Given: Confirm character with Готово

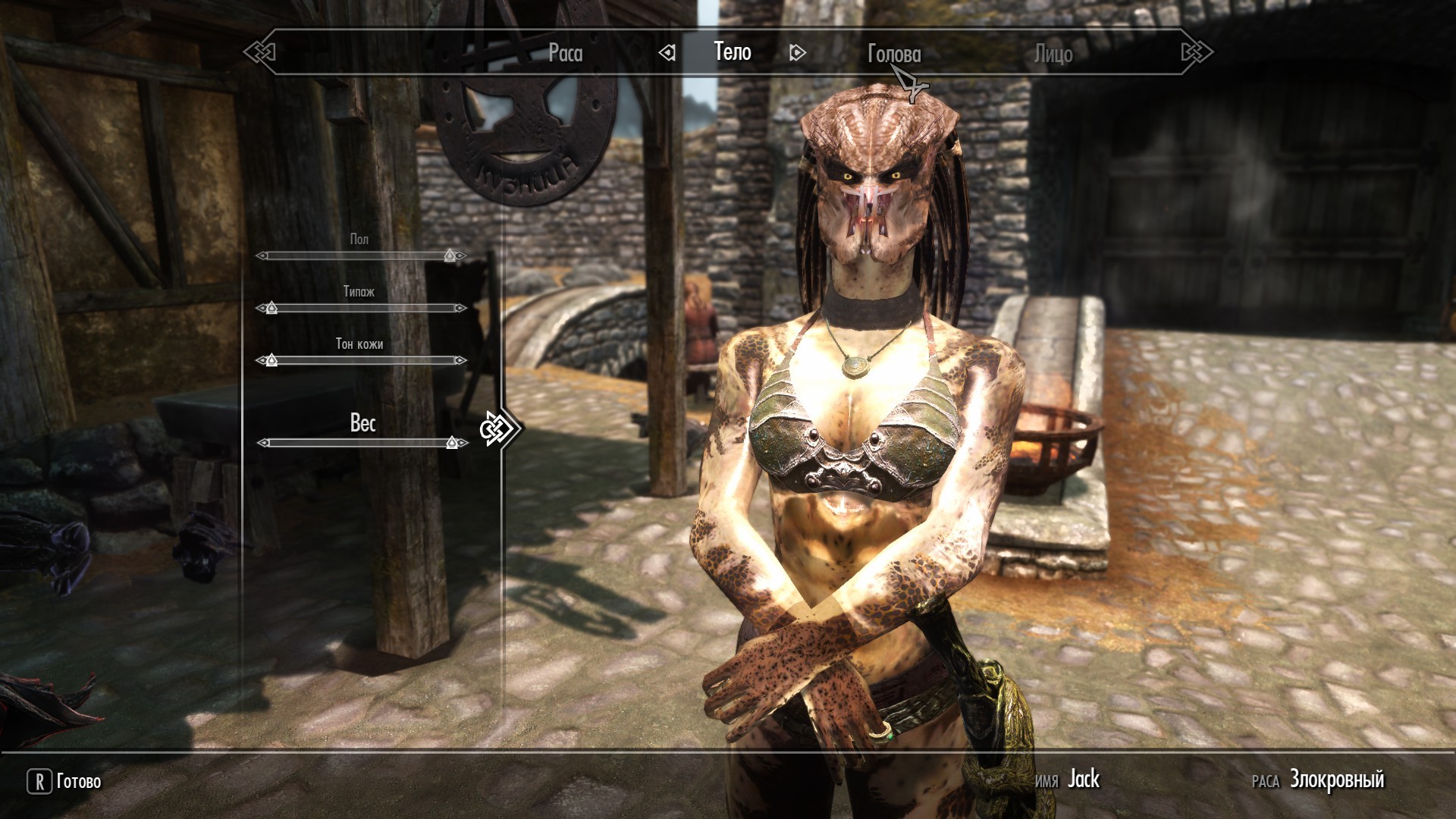Looking at the screenshot, I should click(65, 781).
